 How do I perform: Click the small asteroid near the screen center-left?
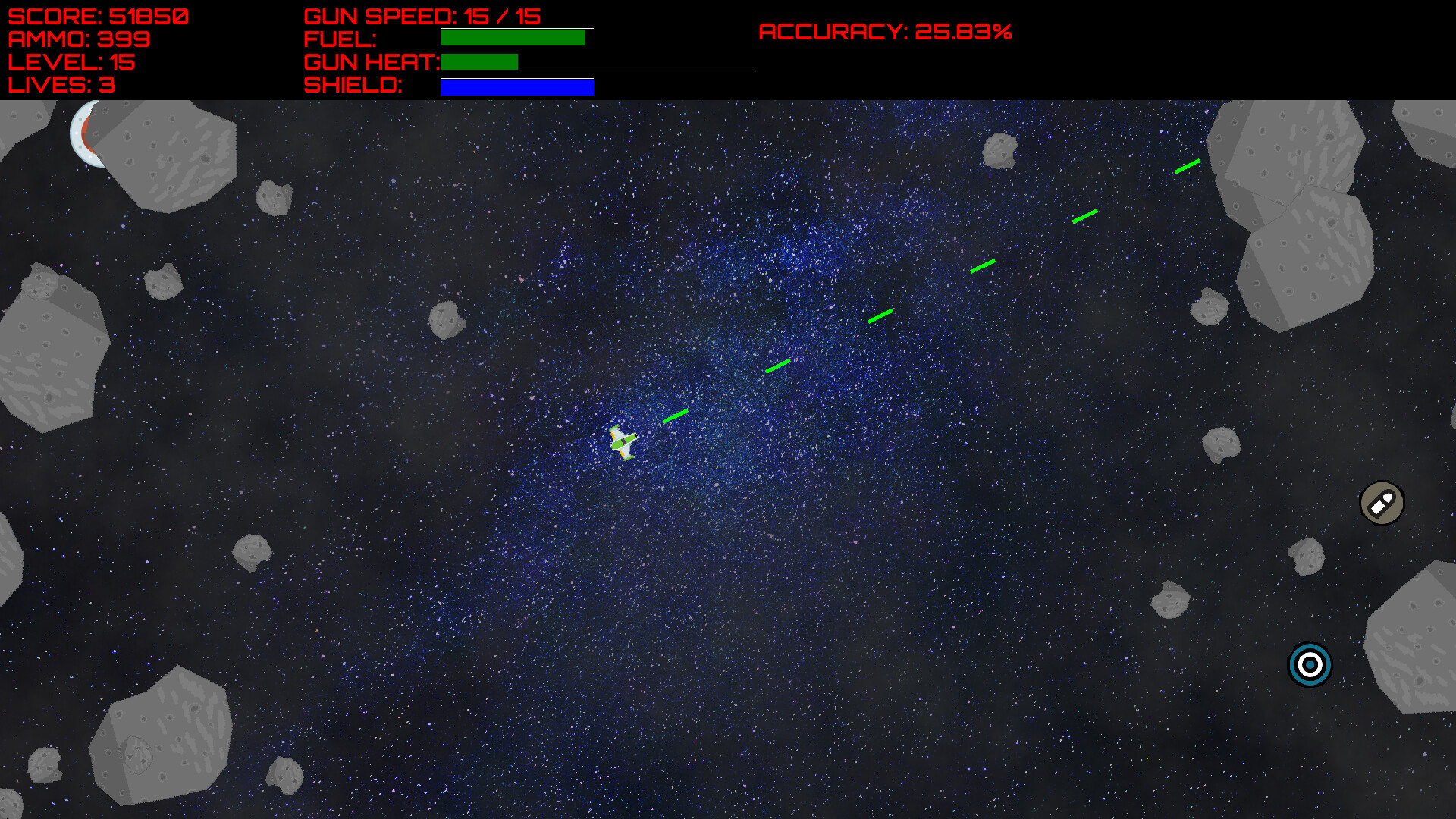[449, 318]
